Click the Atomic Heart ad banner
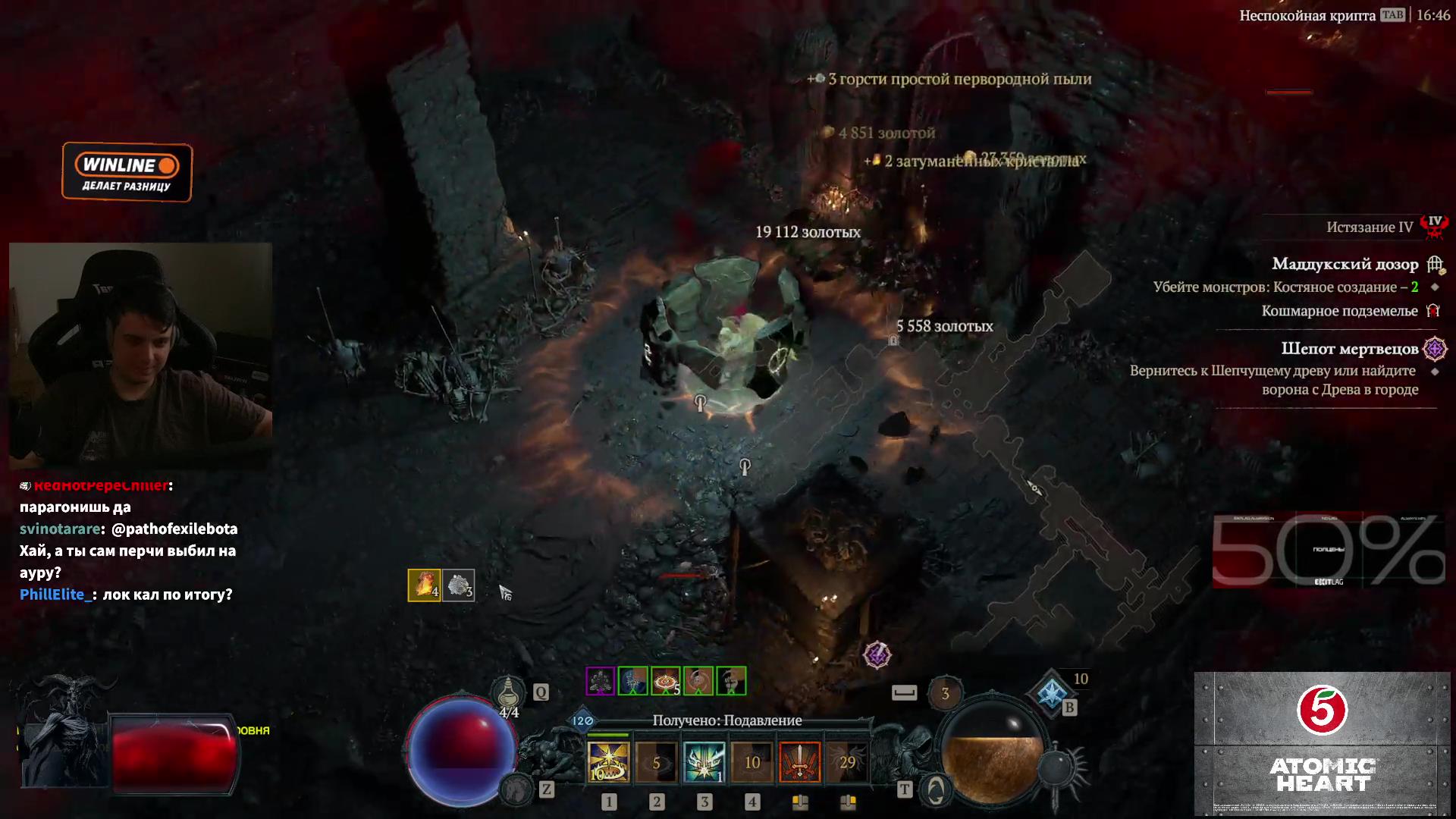Image resolution: width=1456 pixels, height=819 pixels. (x=1322, y=743)
